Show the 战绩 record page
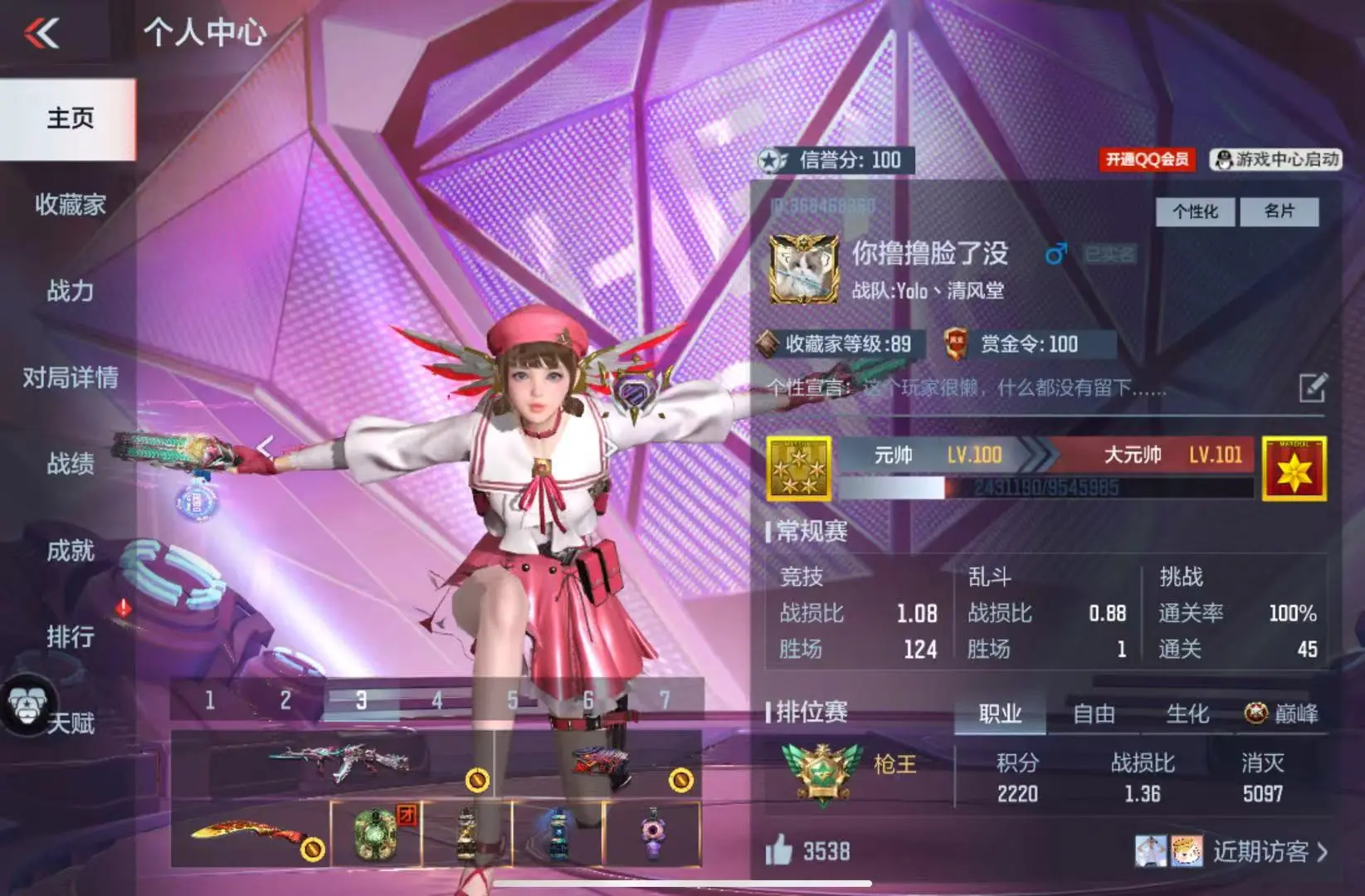 70,464
